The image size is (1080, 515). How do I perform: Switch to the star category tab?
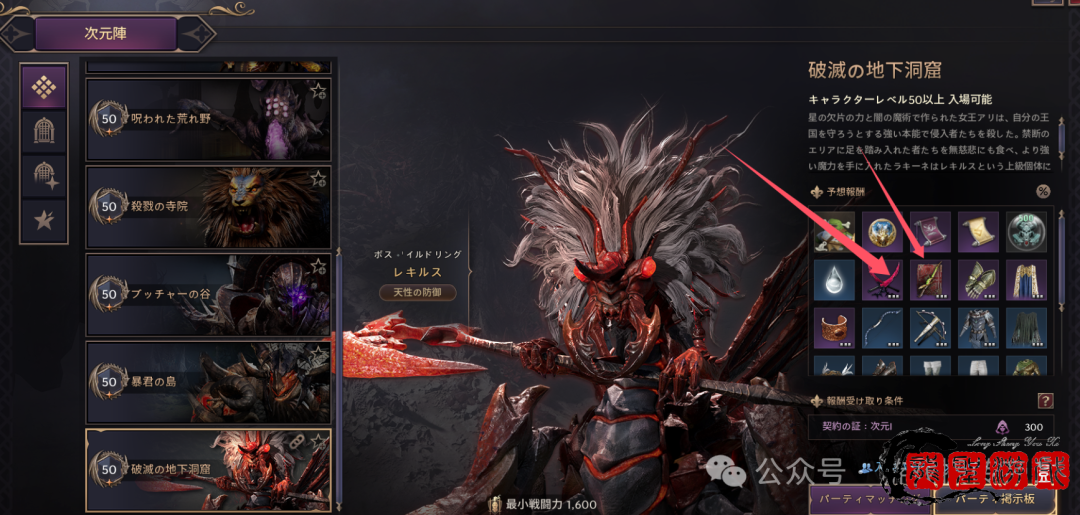(x=44, y=220)
